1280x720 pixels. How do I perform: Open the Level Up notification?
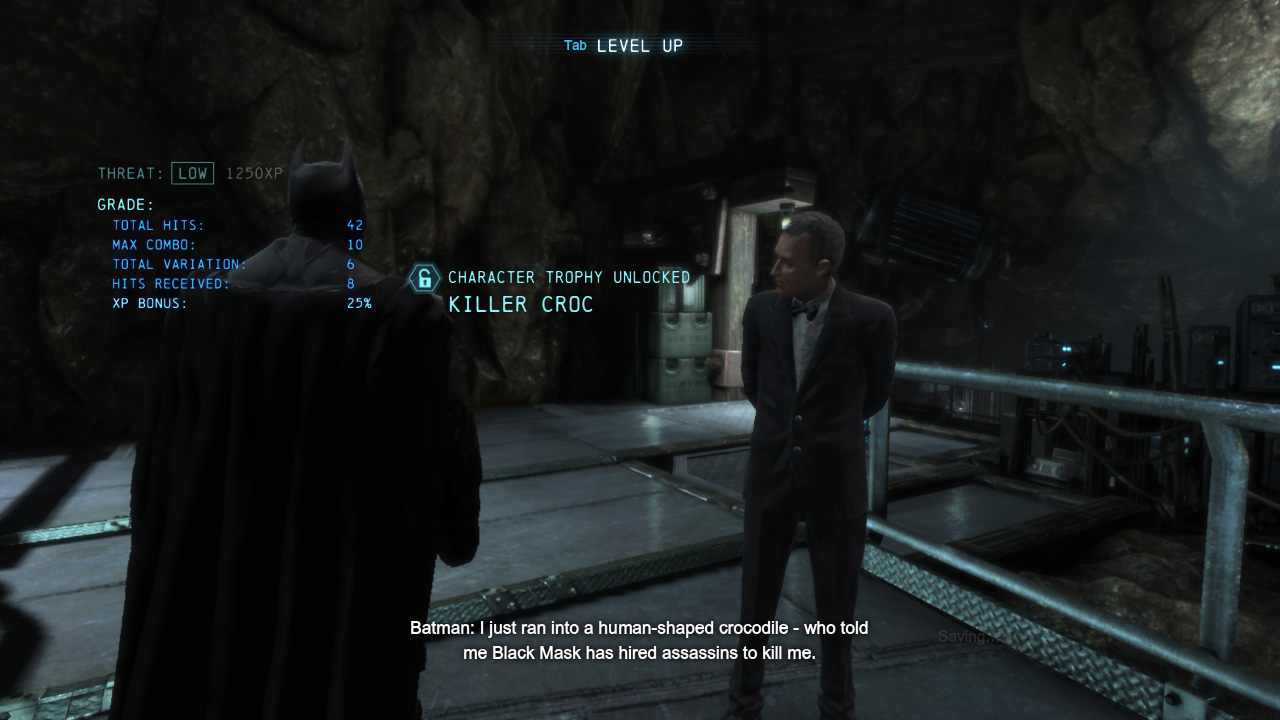point(624,46)
